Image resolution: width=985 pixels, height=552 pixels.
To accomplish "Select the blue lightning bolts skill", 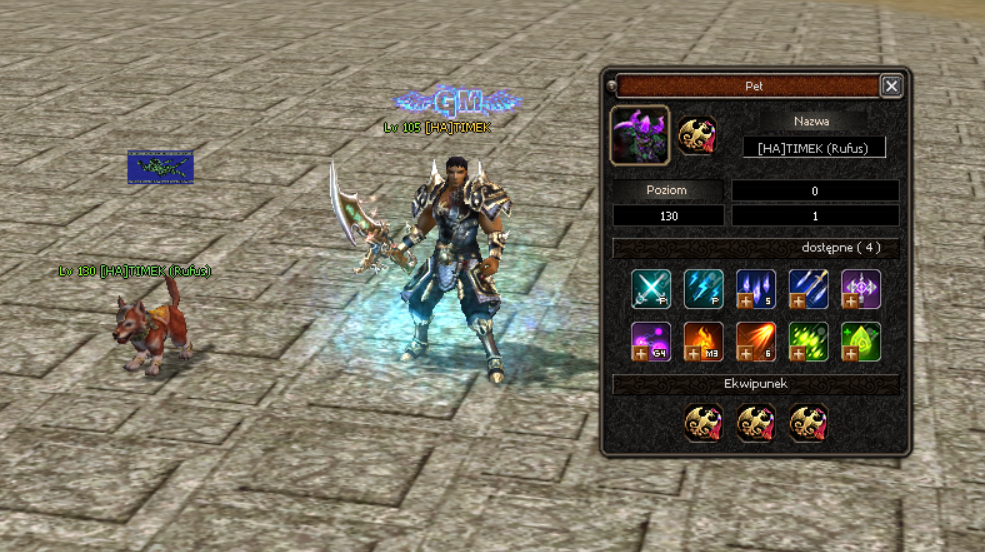I will coord(703,289).
